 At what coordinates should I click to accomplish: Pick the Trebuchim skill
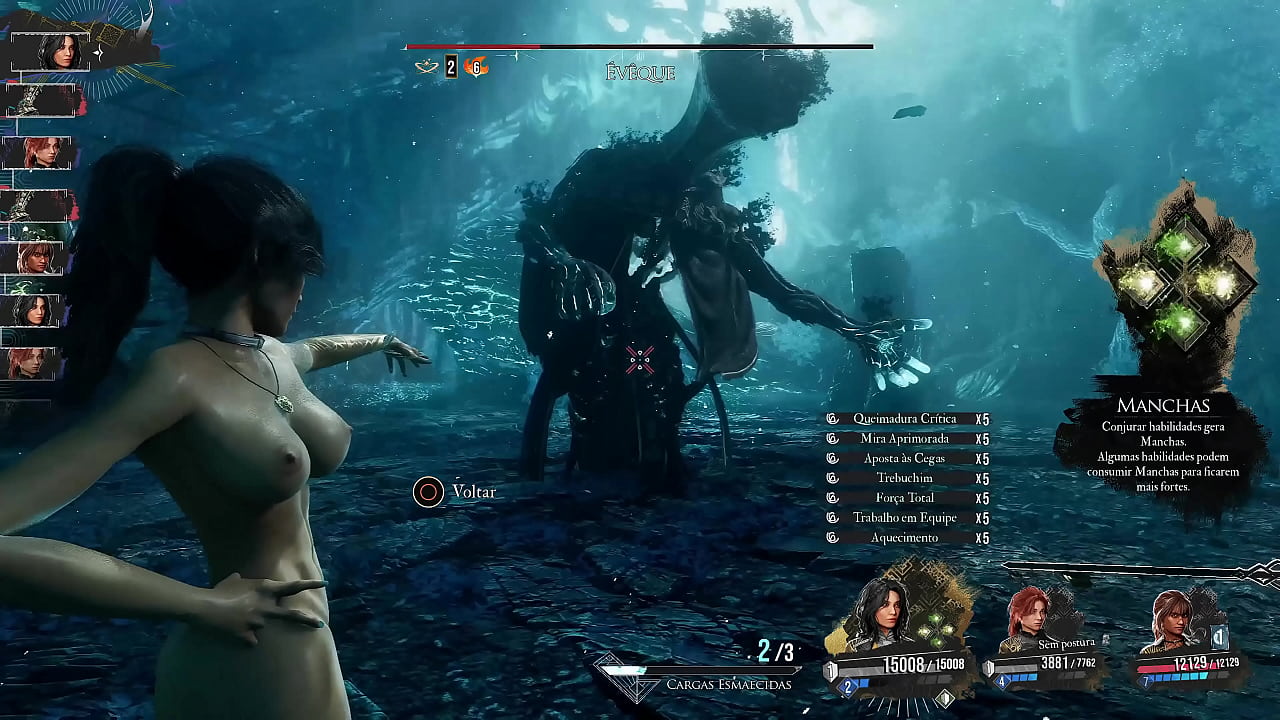tap(905, 478)
